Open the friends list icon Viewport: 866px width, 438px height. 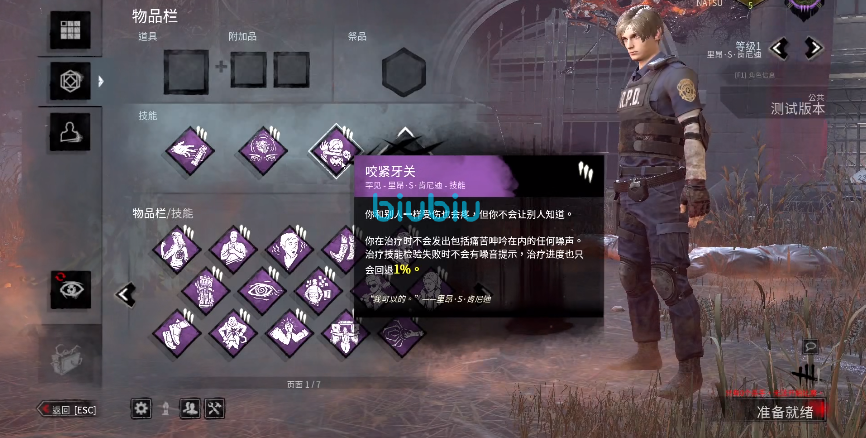pyautogui.click(x=190, y=408)
